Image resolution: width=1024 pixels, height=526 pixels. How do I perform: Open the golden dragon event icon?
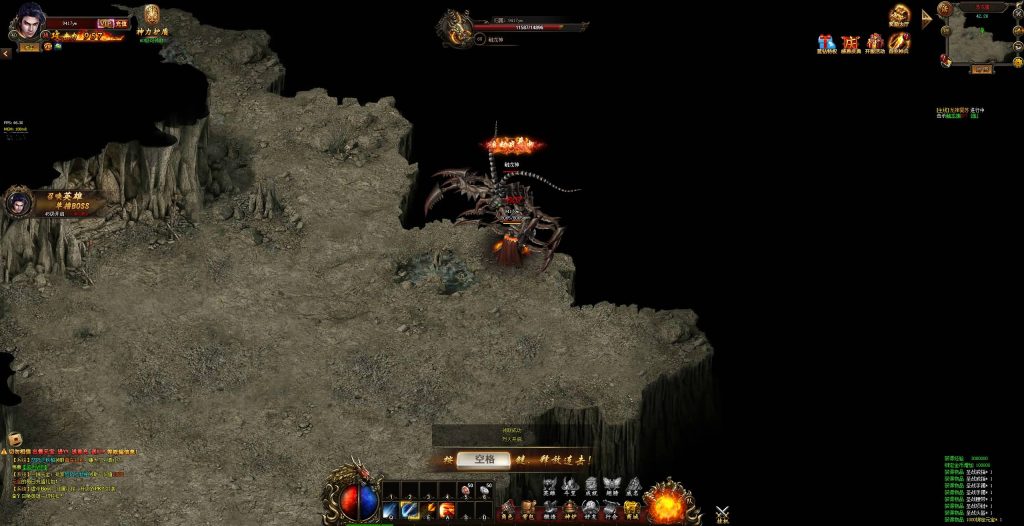[x=900, y=14]
